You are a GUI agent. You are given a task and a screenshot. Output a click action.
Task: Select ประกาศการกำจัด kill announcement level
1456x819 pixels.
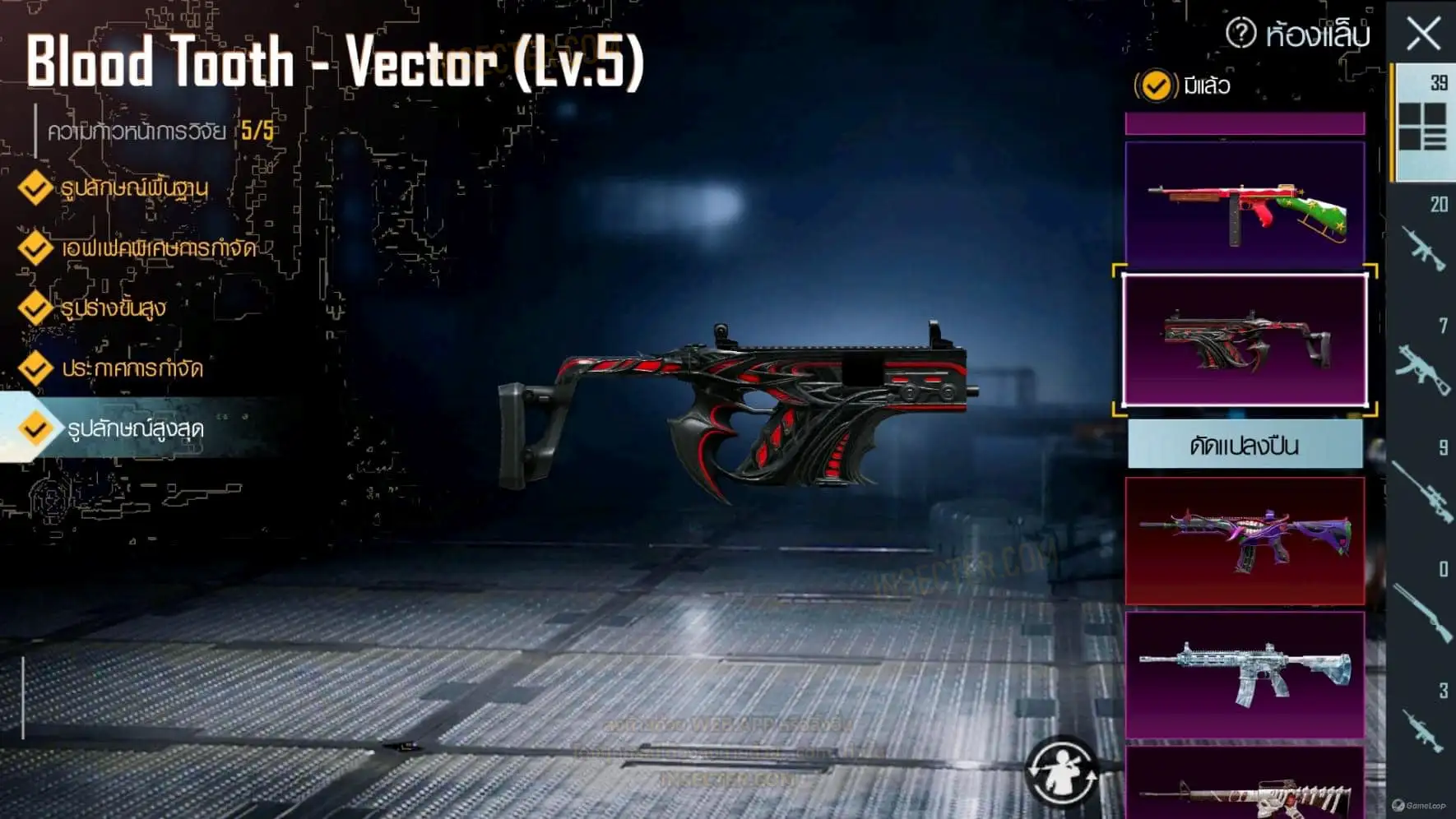coord(132,368)
